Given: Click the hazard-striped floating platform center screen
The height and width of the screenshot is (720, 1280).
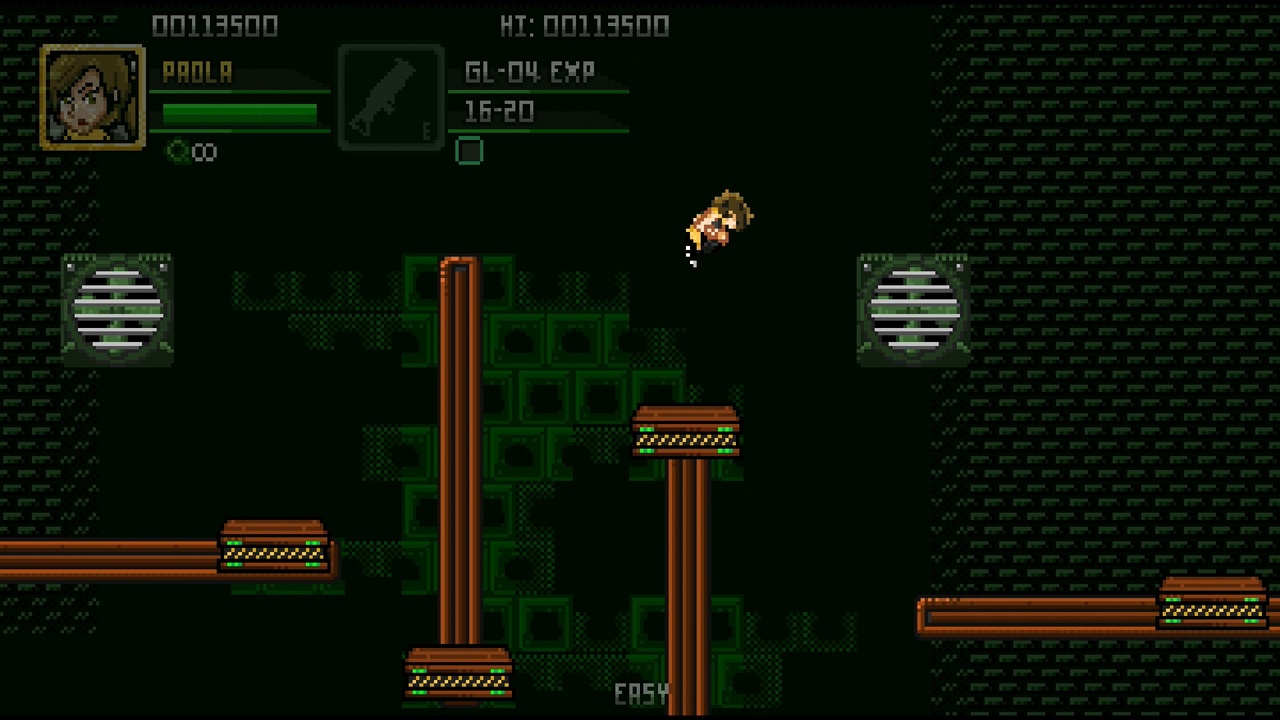Looking at the screenshot, I should click(686, 432).
